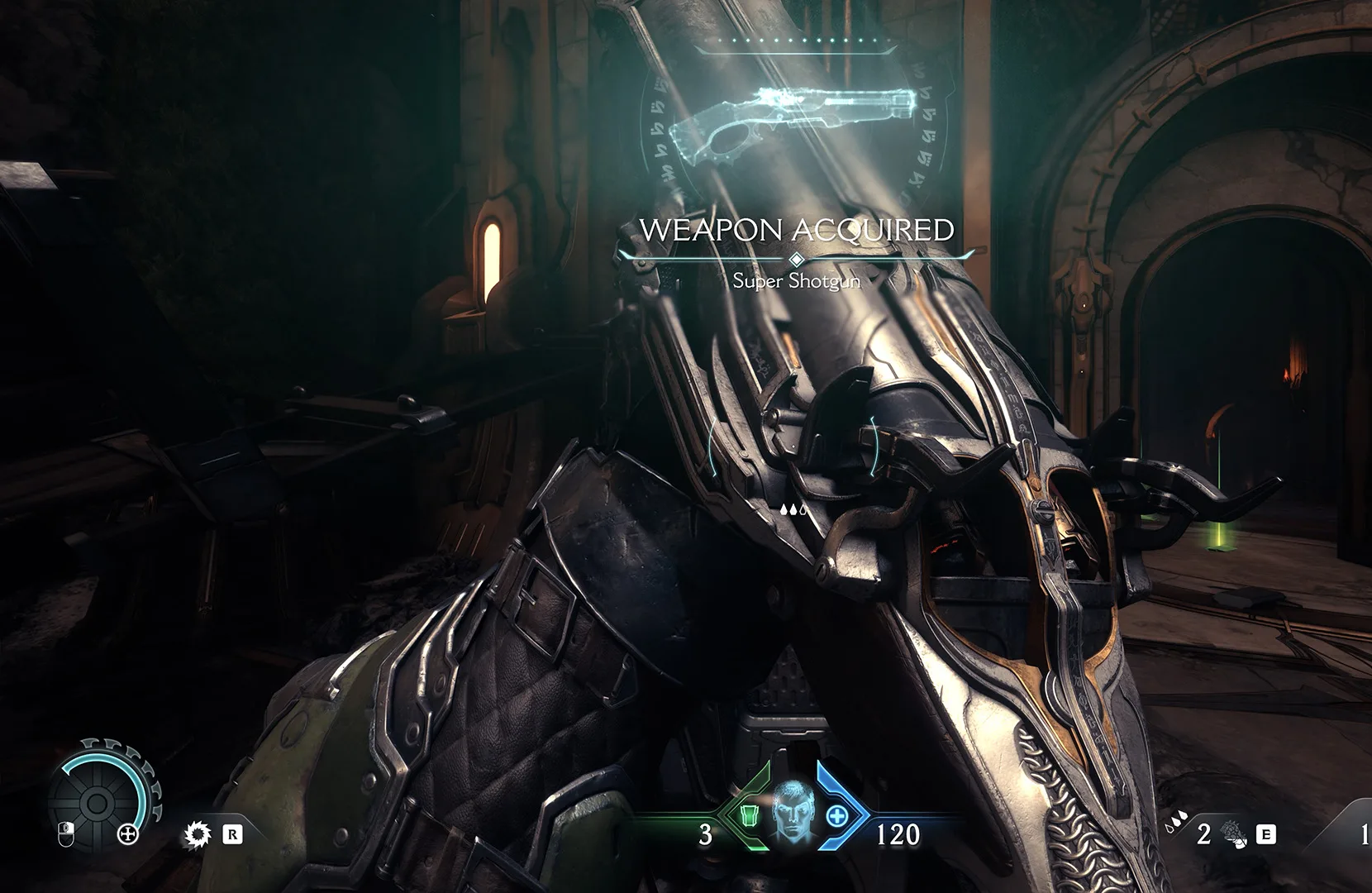Toggle the E key equipment binding indicator
This screenshot has width=1372, height=893.
[1265, 833]
